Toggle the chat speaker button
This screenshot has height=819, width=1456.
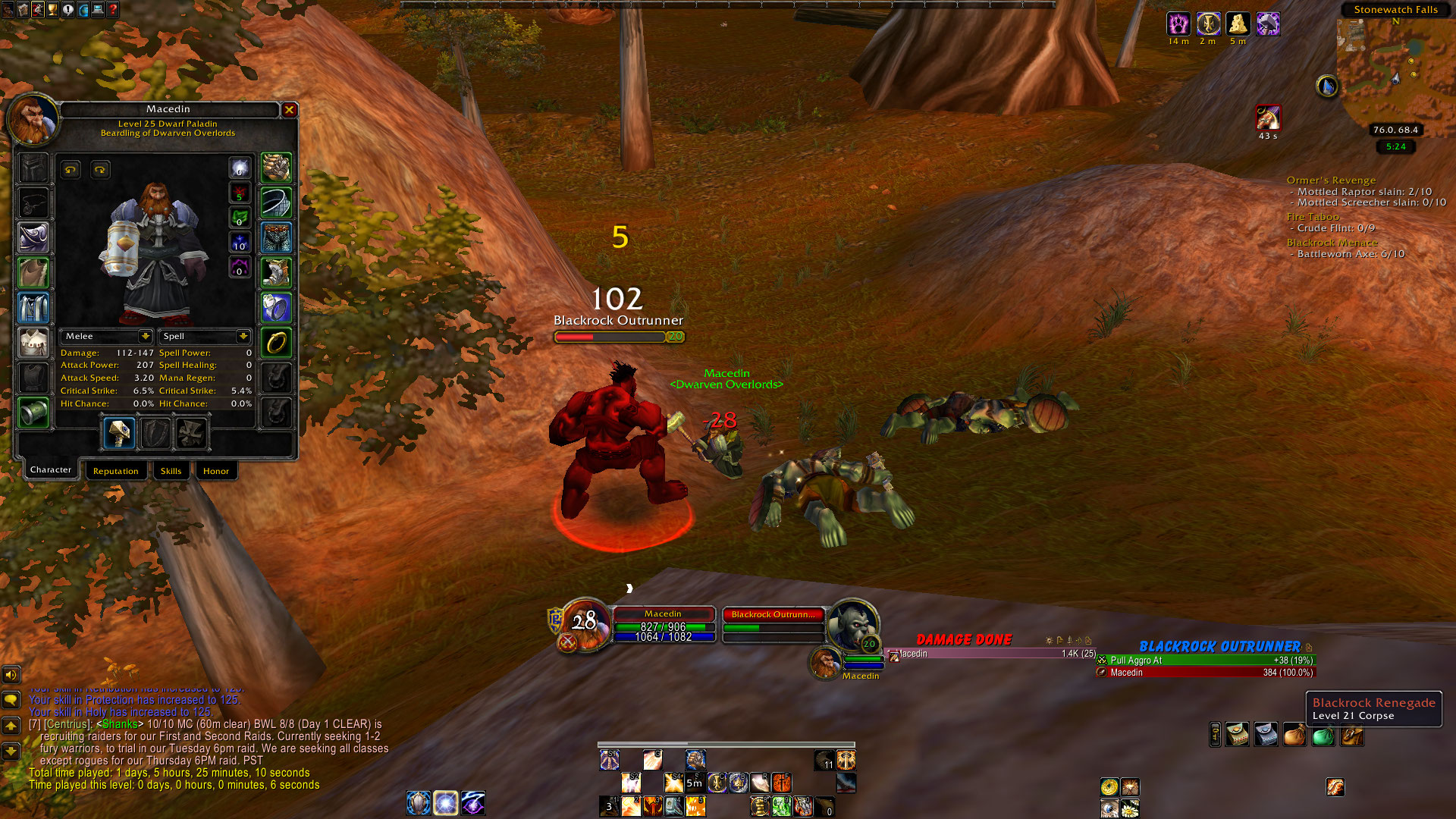(11, 674)
